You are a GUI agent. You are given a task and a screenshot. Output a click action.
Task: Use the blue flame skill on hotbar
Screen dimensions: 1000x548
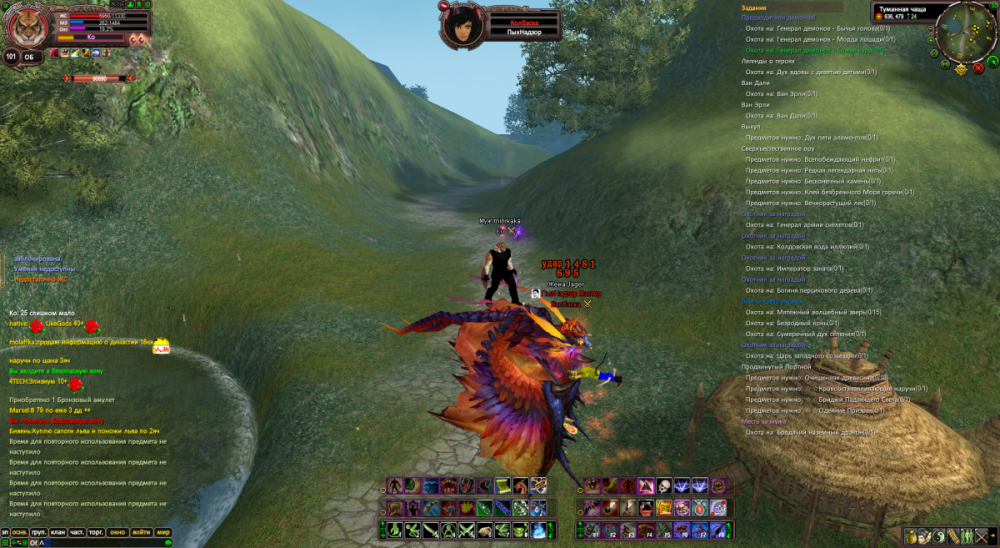(538, 529)
